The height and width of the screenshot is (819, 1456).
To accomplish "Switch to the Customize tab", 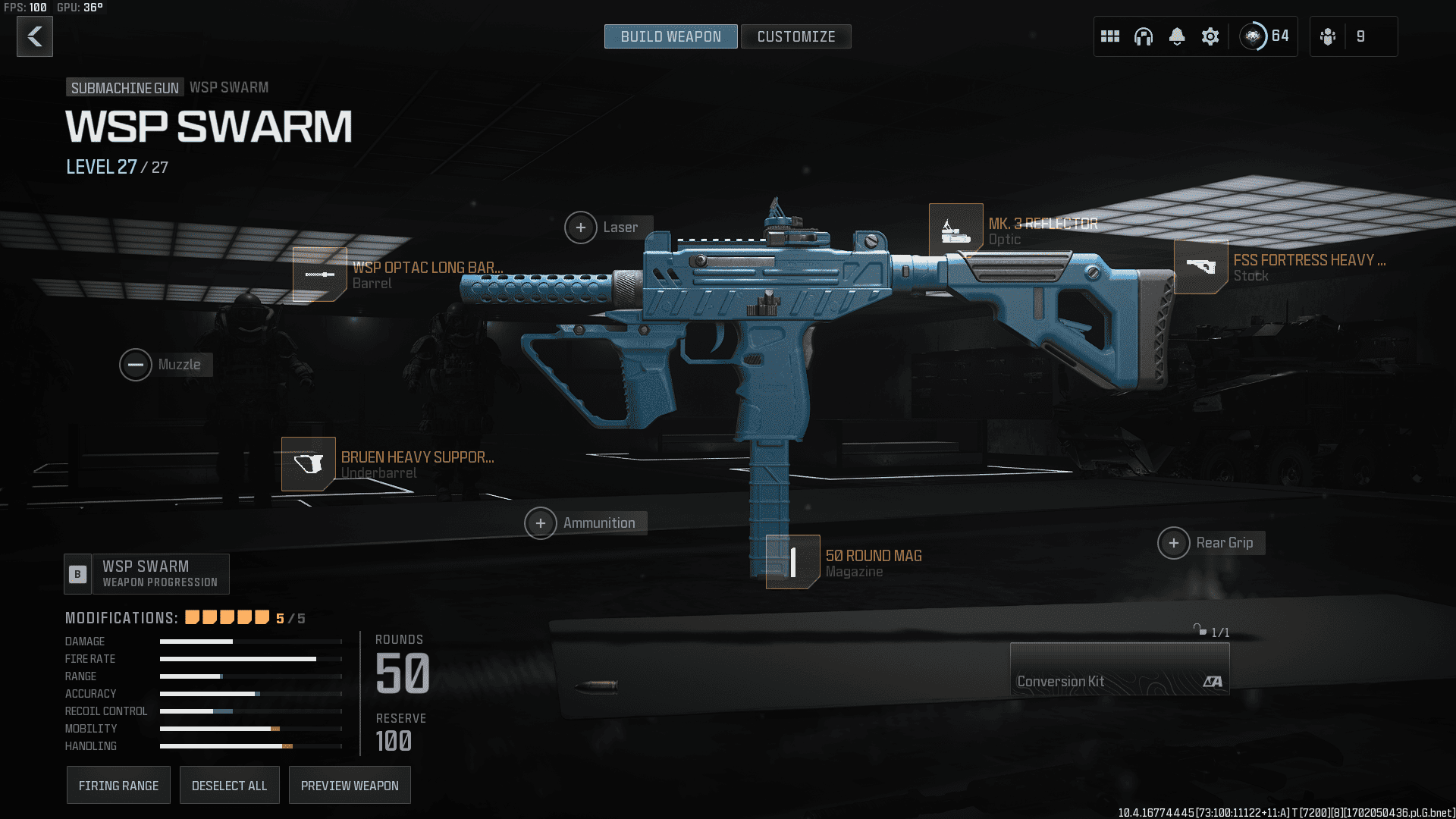I will (795, 36).
